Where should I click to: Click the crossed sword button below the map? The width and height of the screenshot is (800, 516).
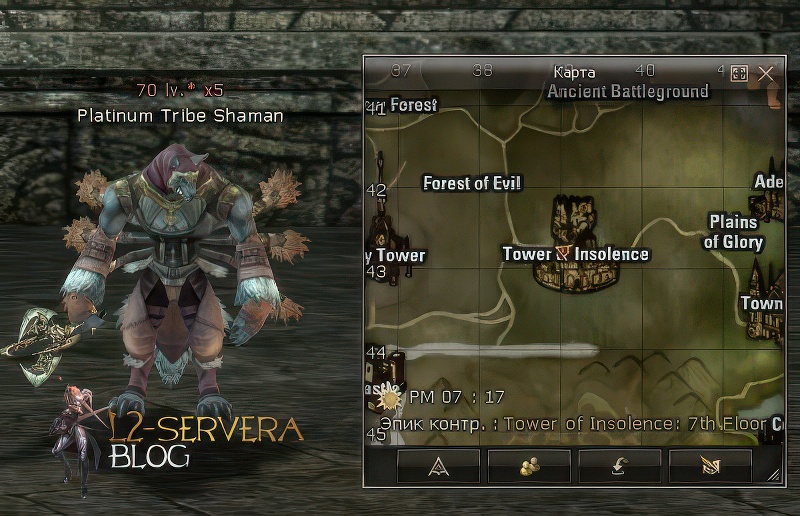[x=710, y=466]
